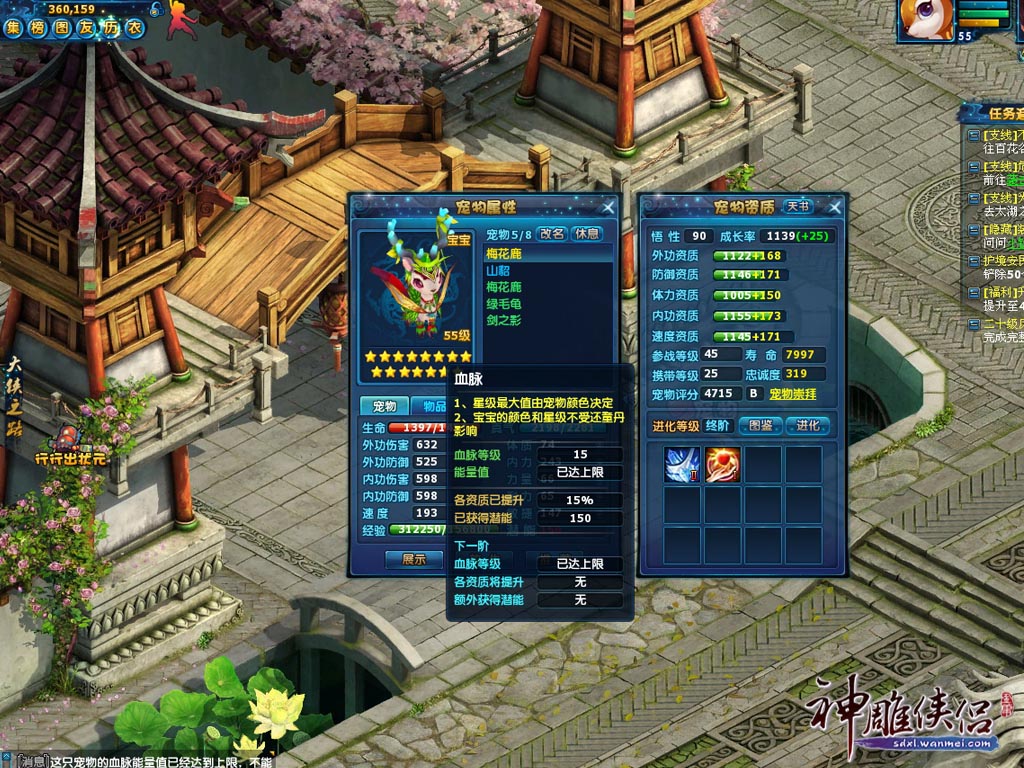The height and width of the screenshot is (768, 1024).
Task: Open the 宠物崇拜 link
Action: tap(792, 394)
